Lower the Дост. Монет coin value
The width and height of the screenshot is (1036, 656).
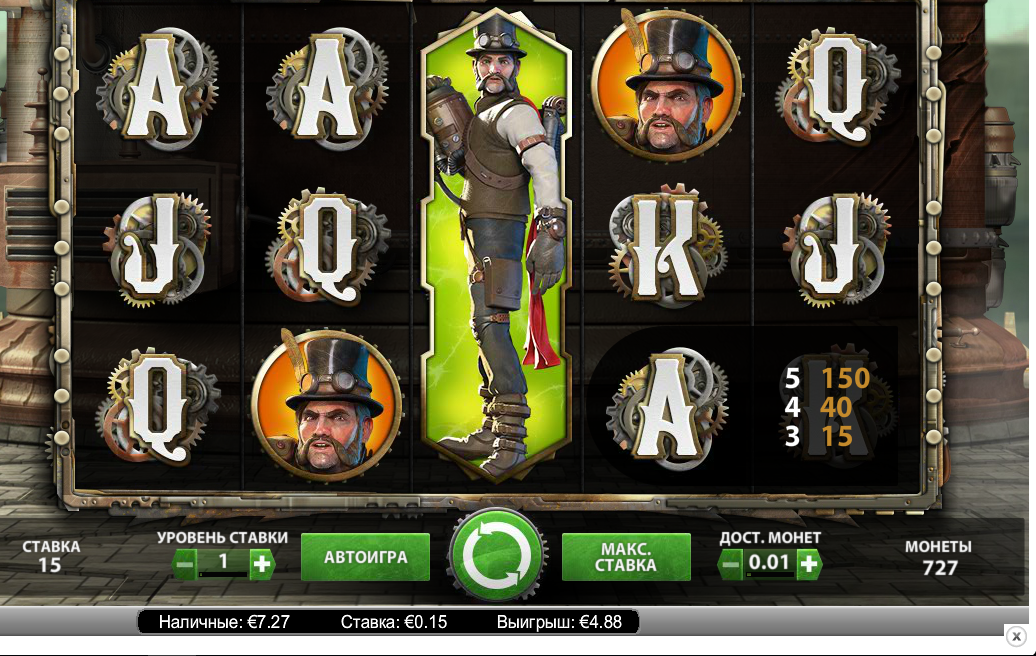(731, 564)
